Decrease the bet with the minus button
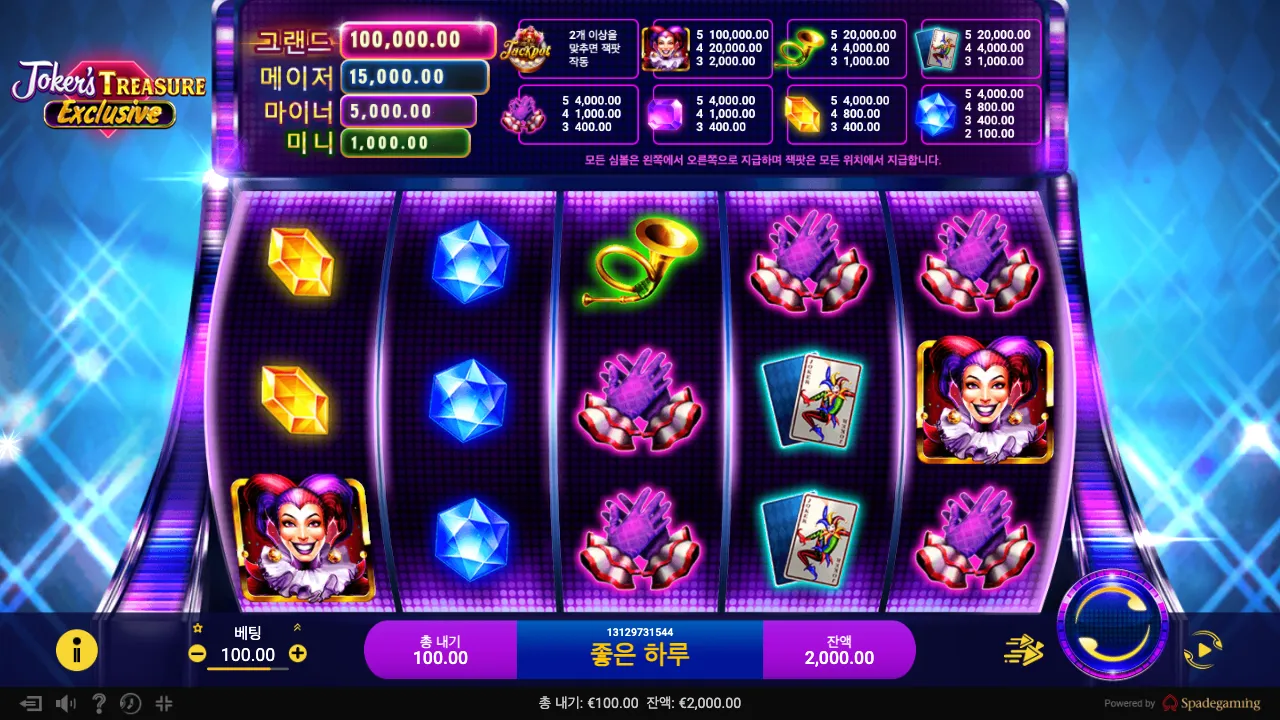 pyautogui.click(x=196, y=655)
